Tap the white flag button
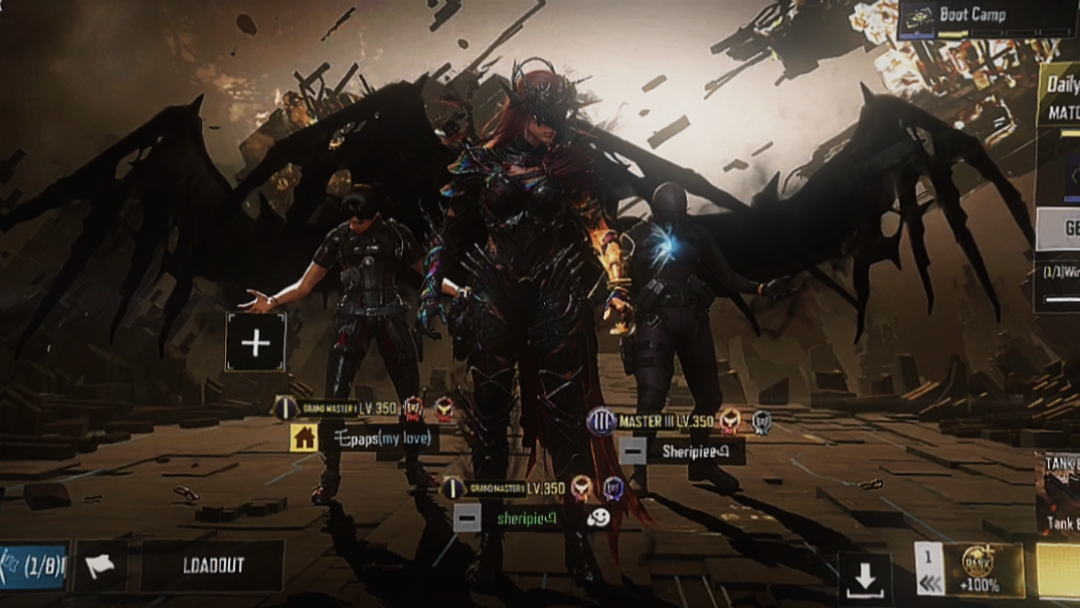The height and width of the screenshot is (608, 1080). [x=100, y=566]
